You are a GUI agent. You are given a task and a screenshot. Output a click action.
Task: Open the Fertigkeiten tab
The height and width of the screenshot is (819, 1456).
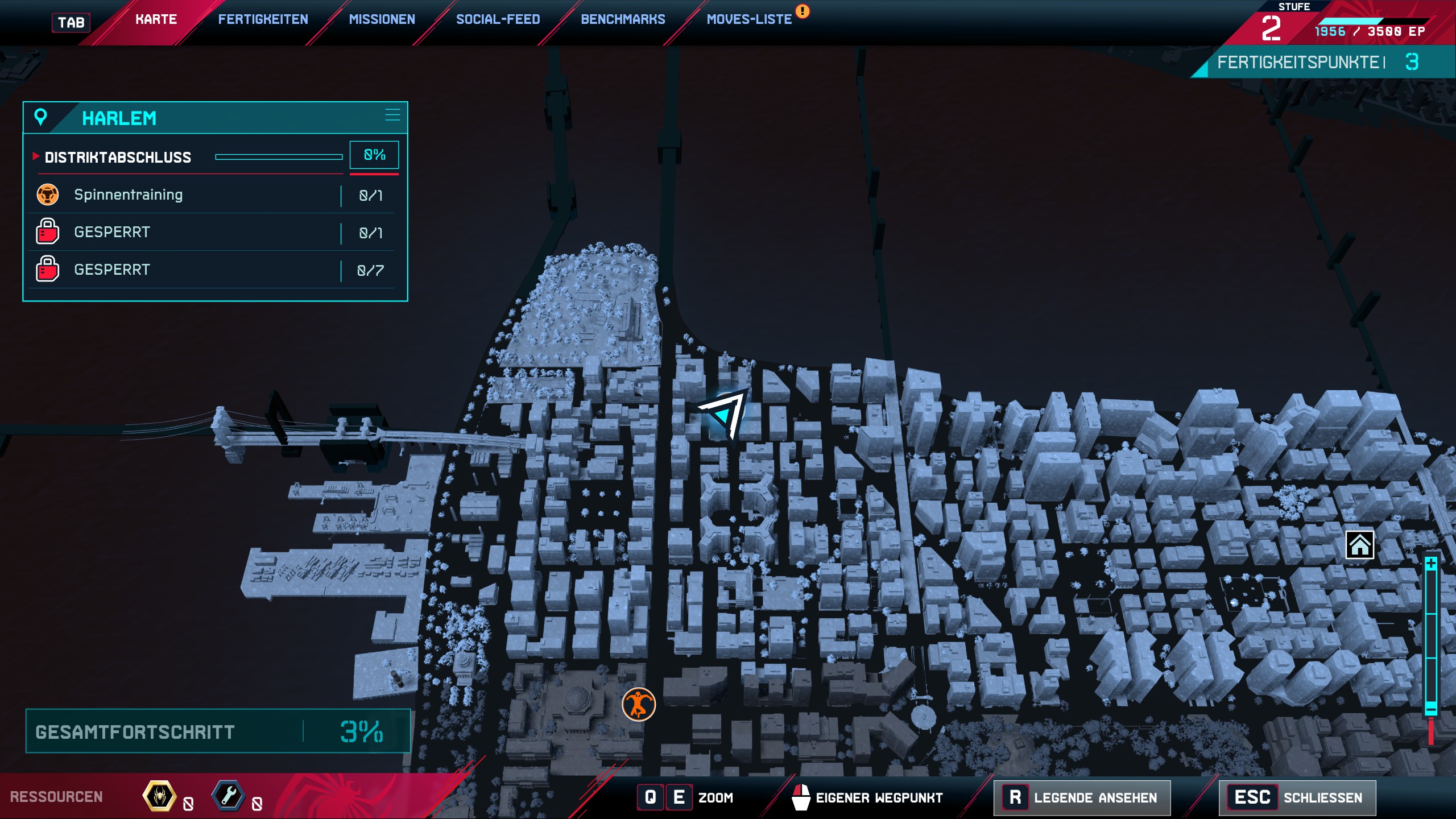[x=263, y=20]
